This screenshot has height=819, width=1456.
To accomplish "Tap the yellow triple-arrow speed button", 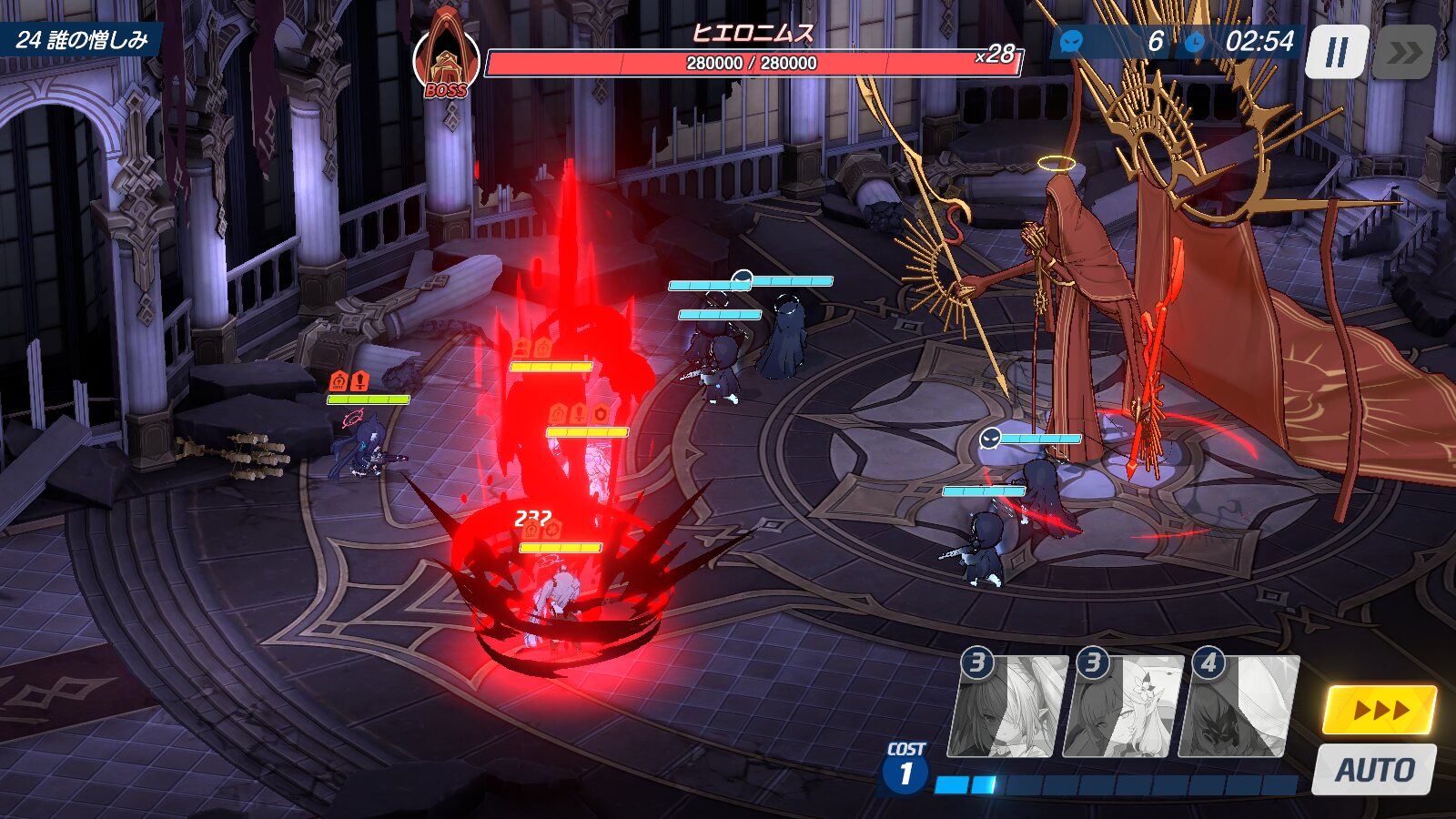I will tap(1379, 710).
